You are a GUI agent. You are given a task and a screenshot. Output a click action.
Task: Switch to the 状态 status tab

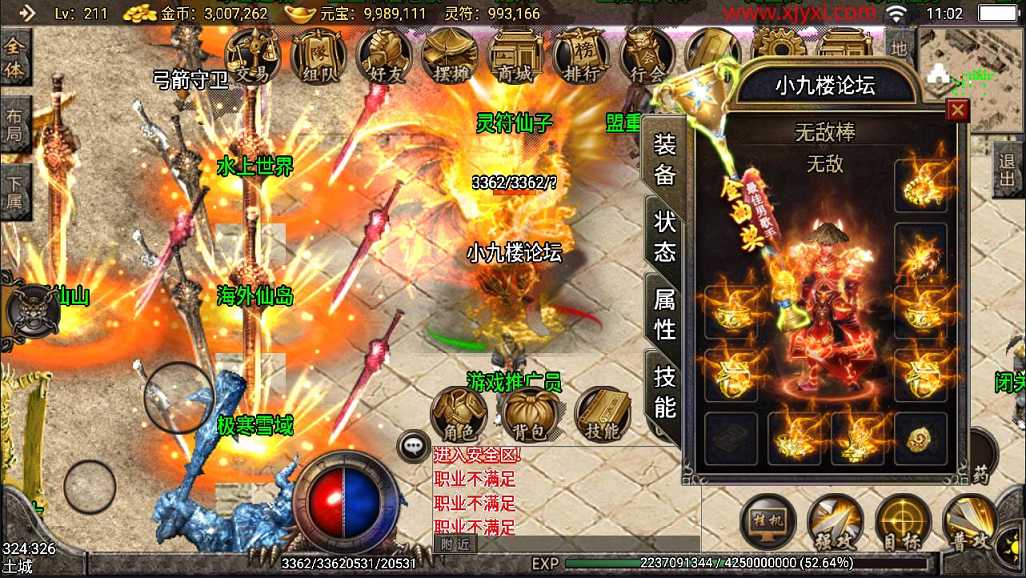[x=665, y=236]
